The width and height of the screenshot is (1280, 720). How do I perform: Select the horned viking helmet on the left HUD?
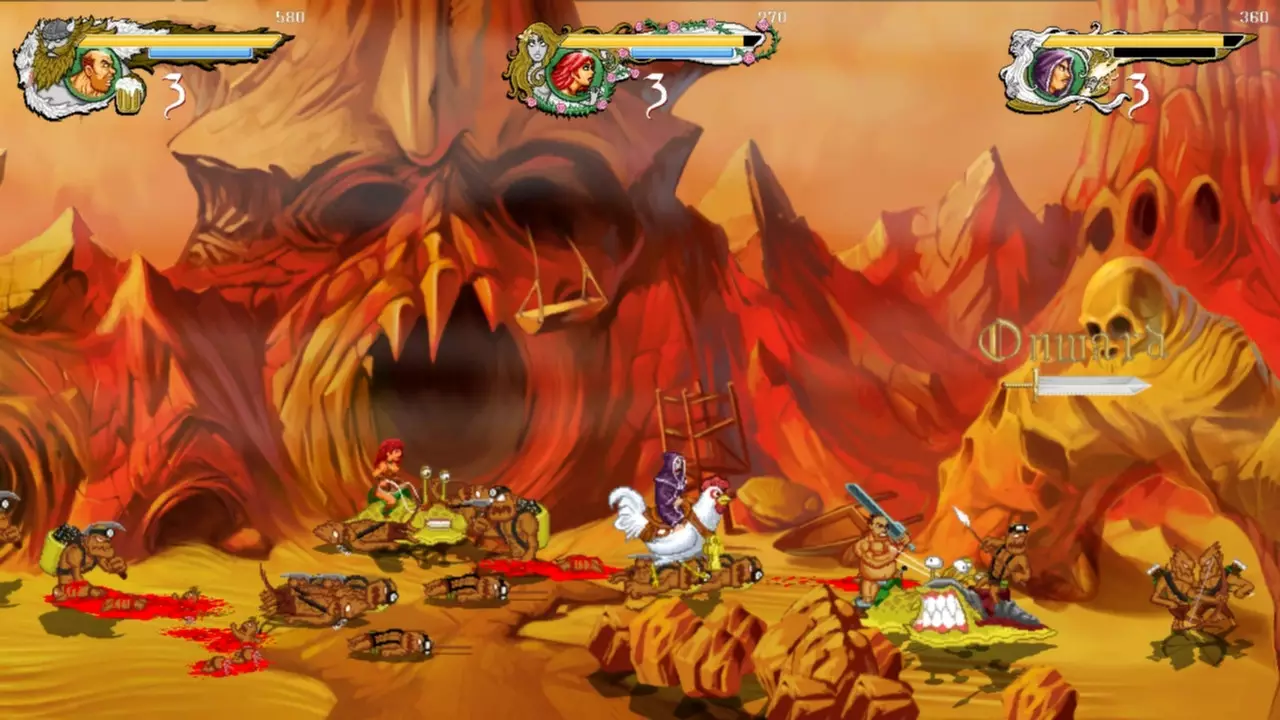tap(54, 32)
